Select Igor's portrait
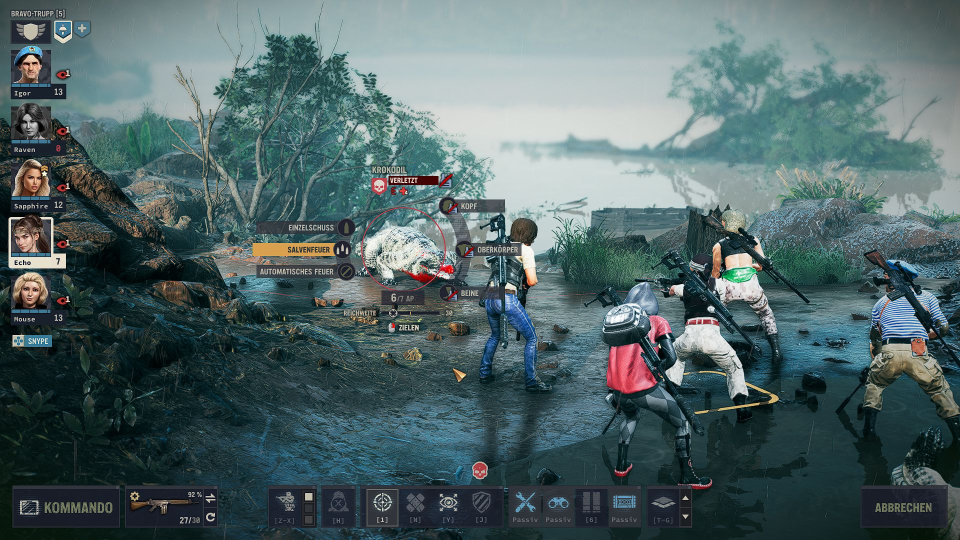This screenshot has height=540, width=960. [31, 67]
